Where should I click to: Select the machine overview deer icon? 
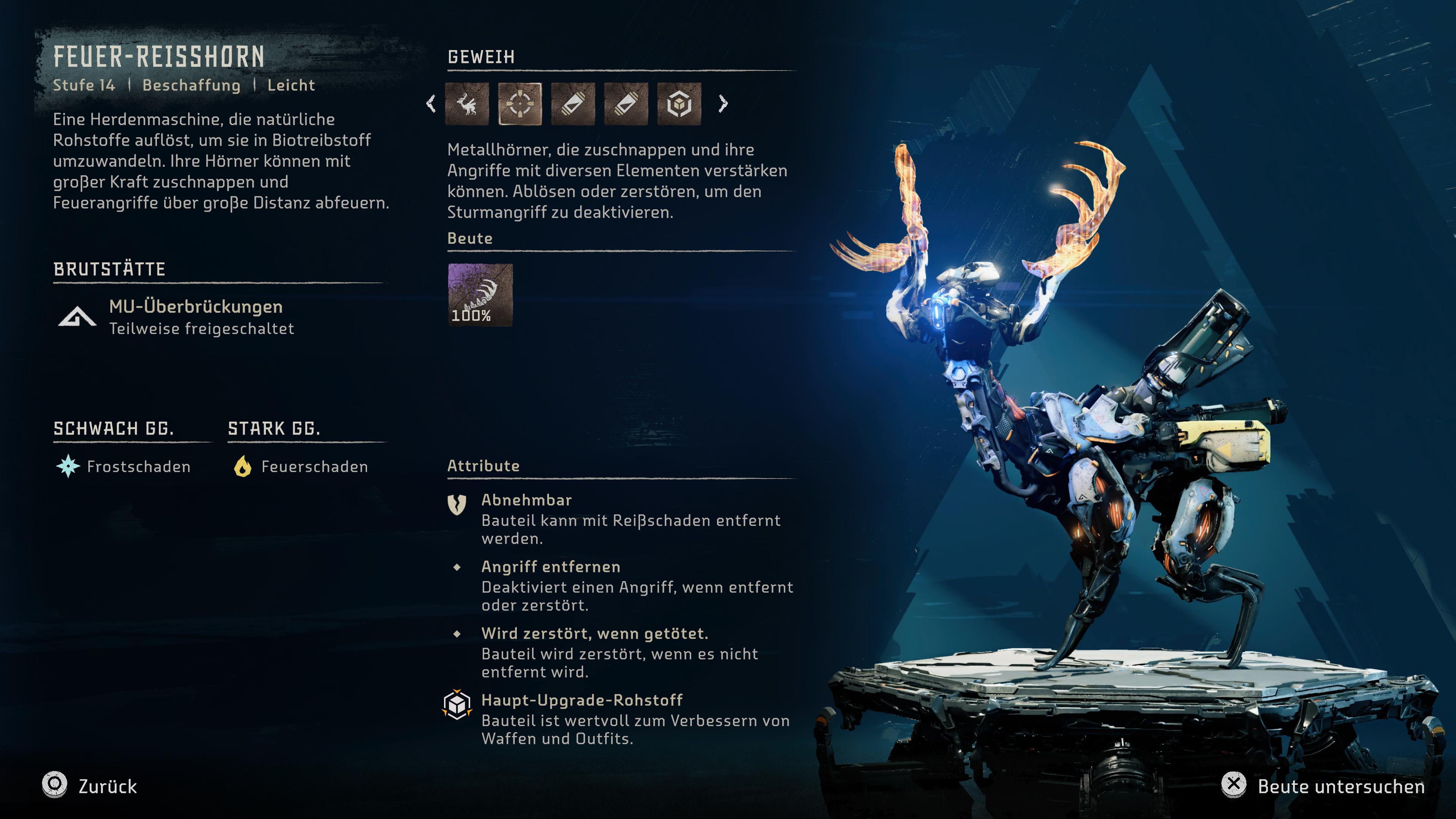tap(467, 104)
